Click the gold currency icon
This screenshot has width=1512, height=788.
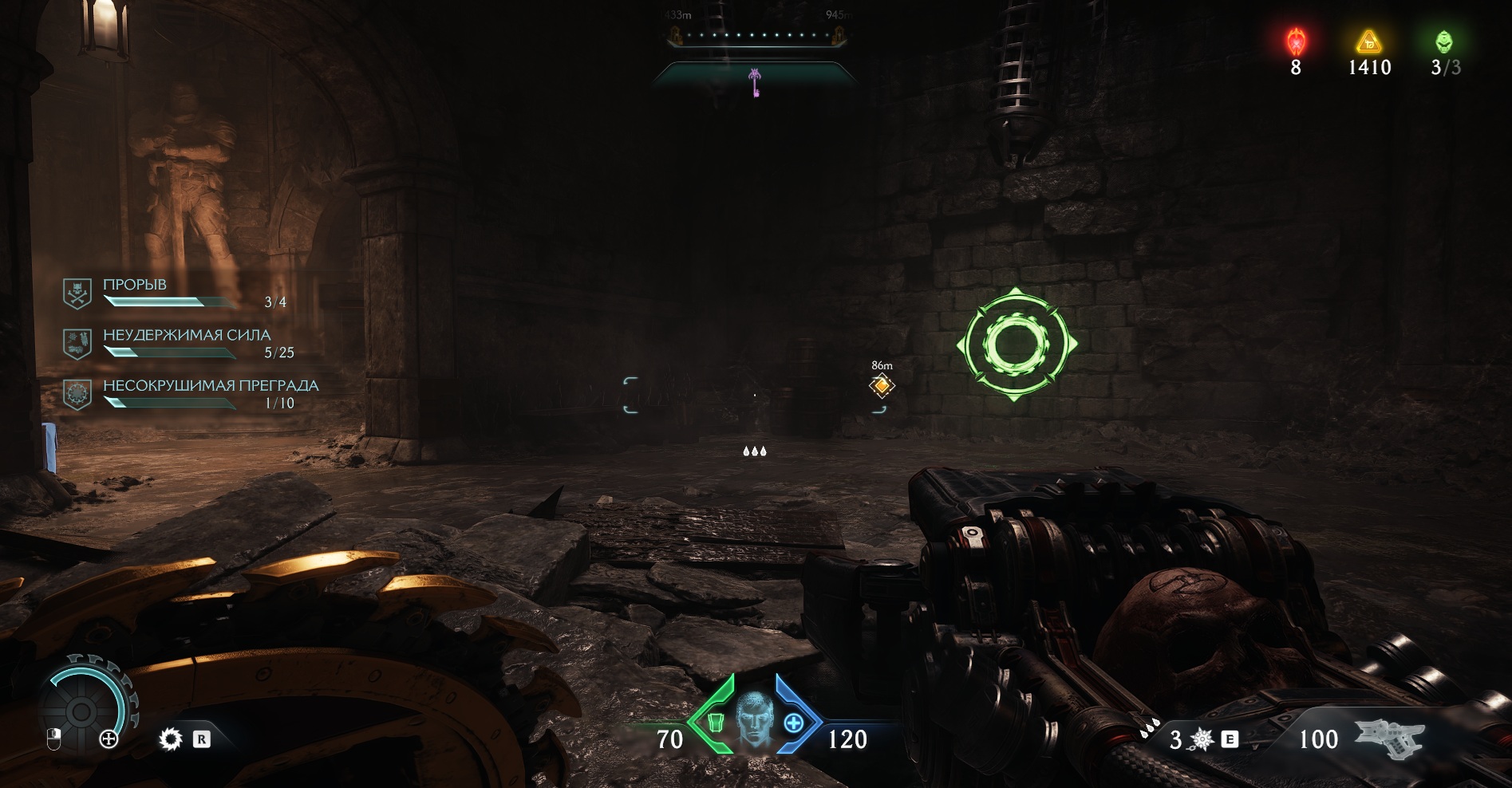point(1369,41)
